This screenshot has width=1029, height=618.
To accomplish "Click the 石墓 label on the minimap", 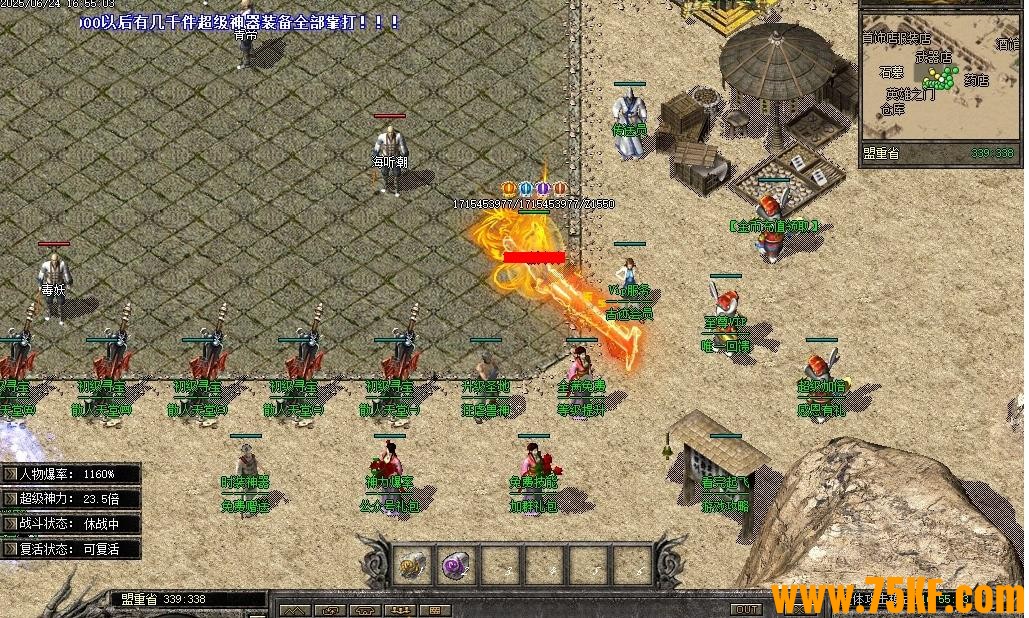I will tap(891, 72).
